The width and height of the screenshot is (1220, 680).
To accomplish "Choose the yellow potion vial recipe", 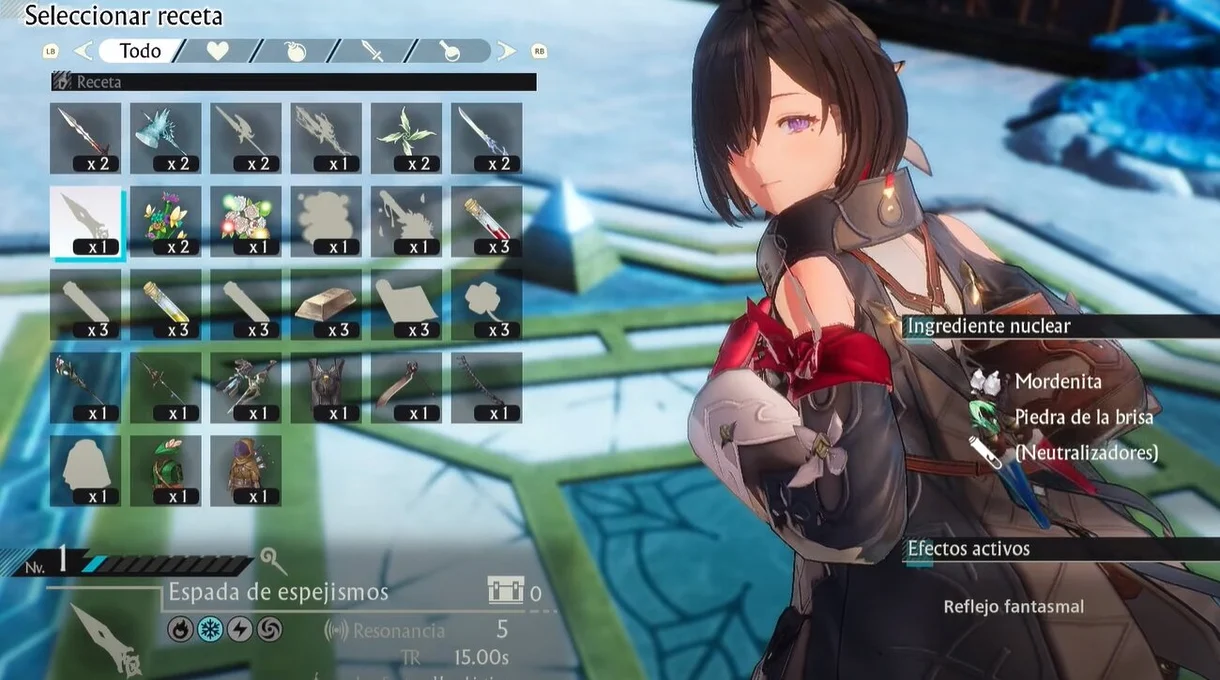I will click(x=166, y=305).
